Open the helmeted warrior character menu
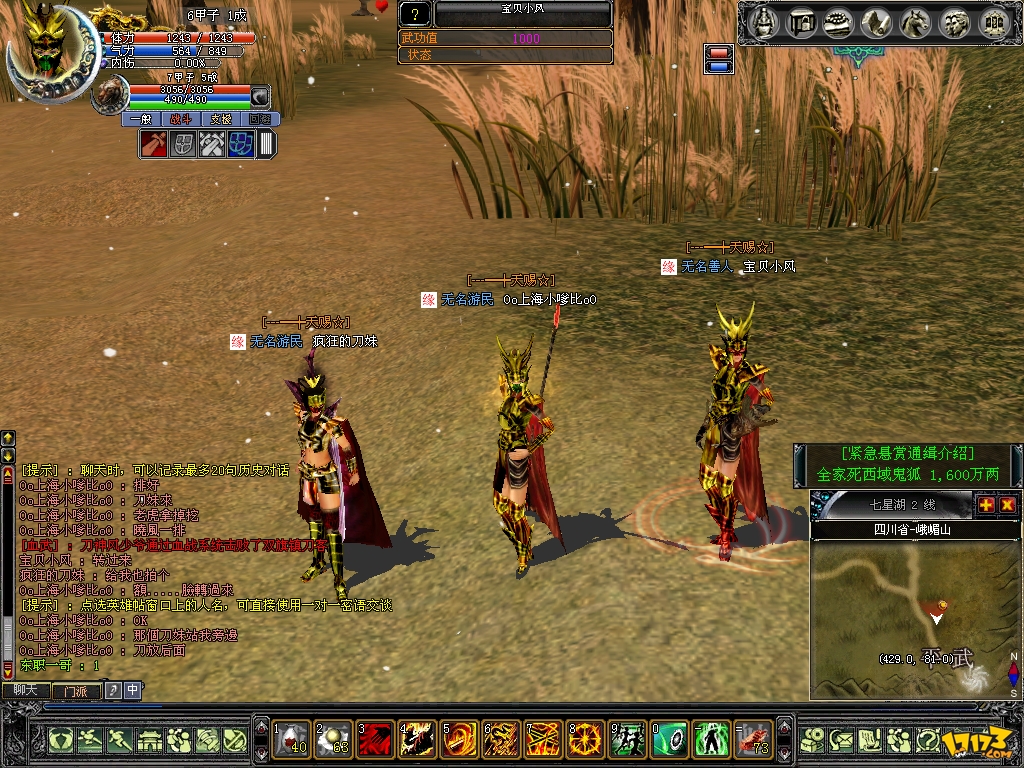The width and height of the screenshot is (1024, 768). click(x=763, y=21)
